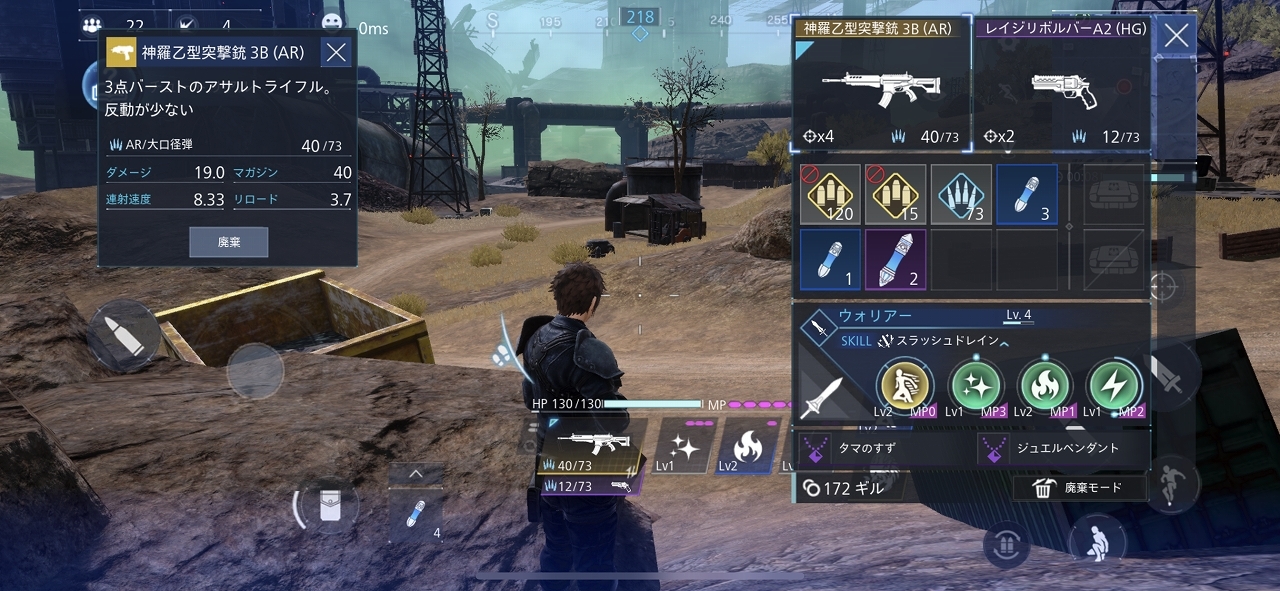
Task: Choose the blue AR ammo stack of 73
Action: coord(961,194)
